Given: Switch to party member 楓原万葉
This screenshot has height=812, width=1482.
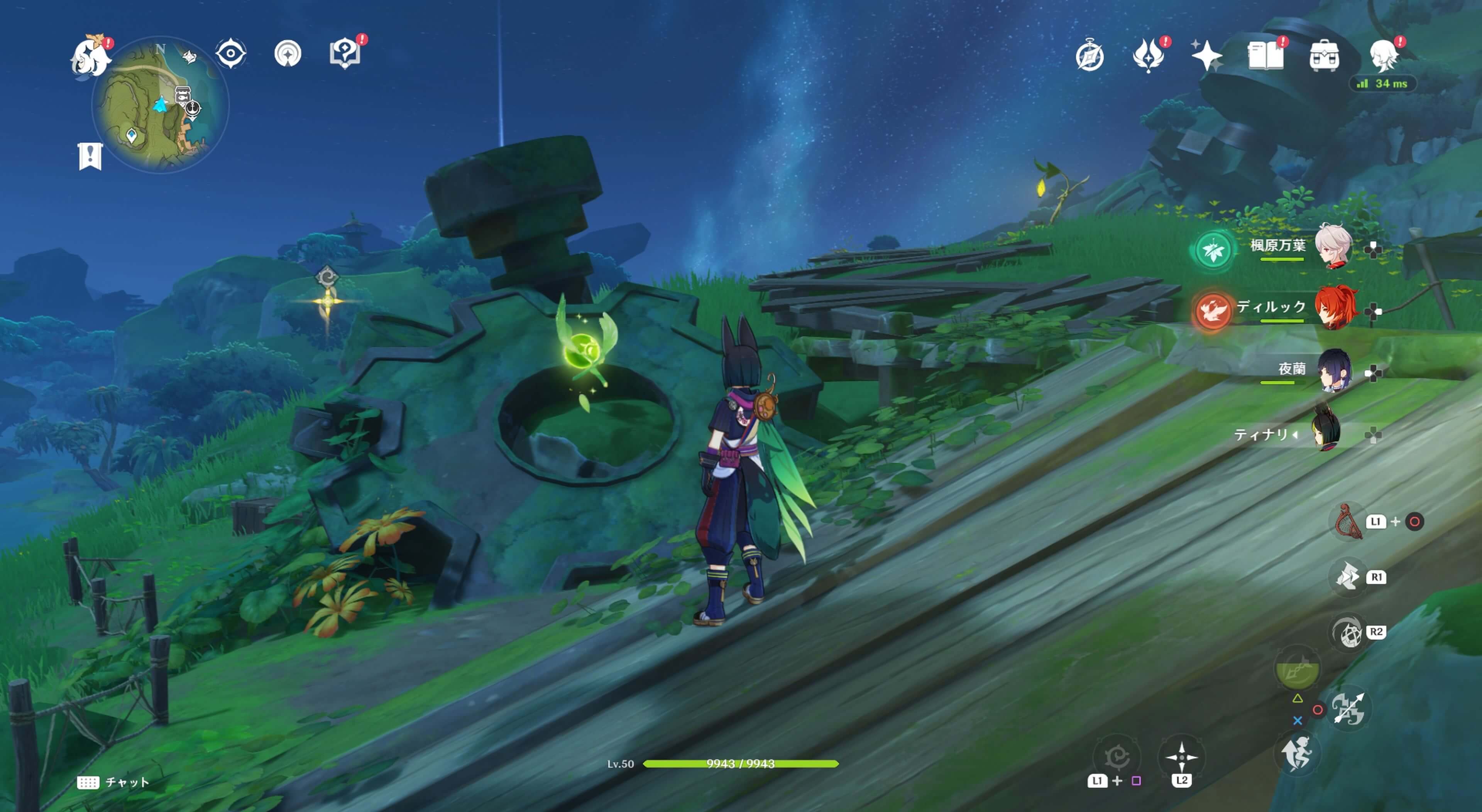Looking at the screenshot, I should point(1332,247).
